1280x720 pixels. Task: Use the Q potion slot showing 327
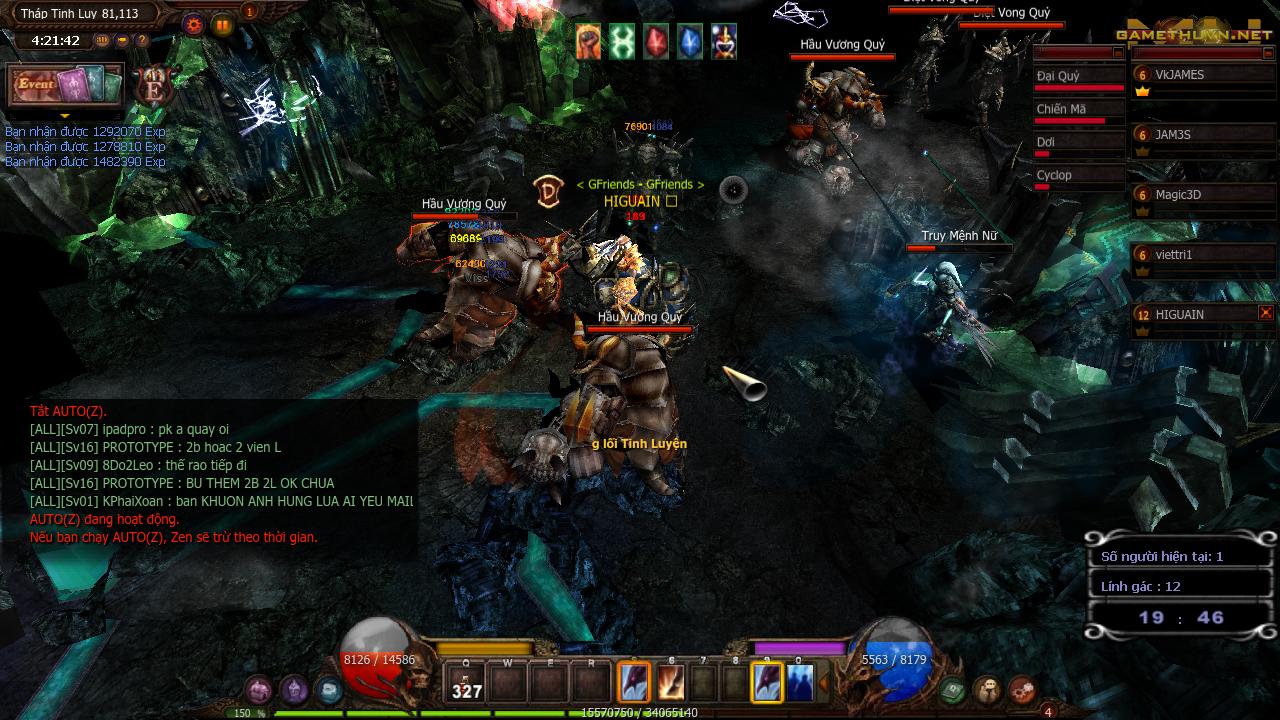[x=467, y=683]
